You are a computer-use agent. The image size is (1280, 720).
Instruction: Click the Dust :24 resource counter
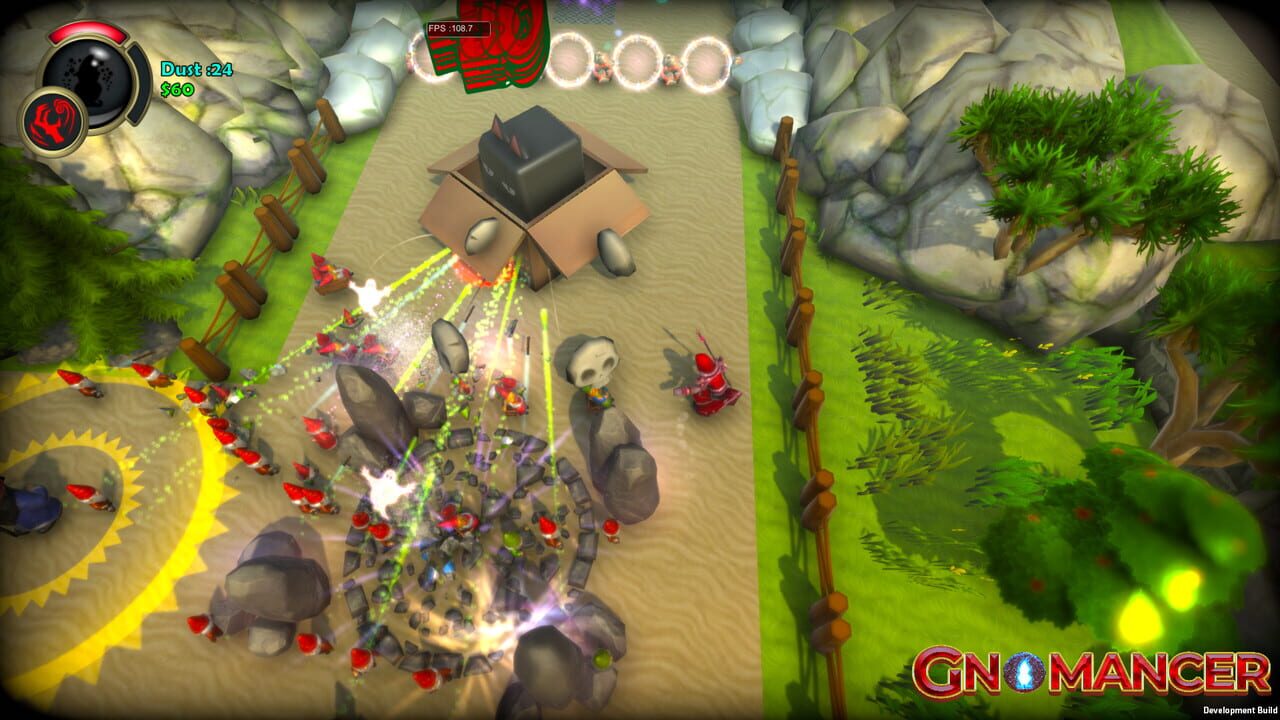pyautogui.click(x=197, y=69)
